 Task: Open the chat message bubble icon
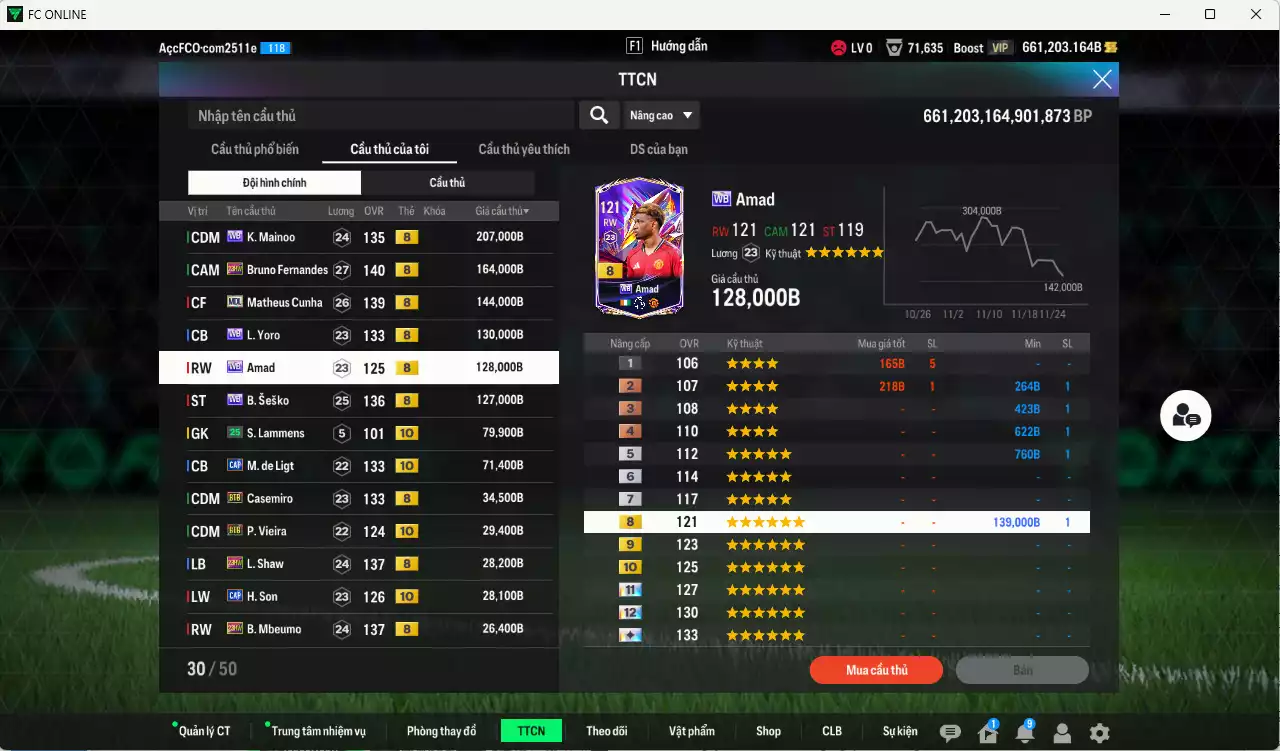click(x=949, y=731)
